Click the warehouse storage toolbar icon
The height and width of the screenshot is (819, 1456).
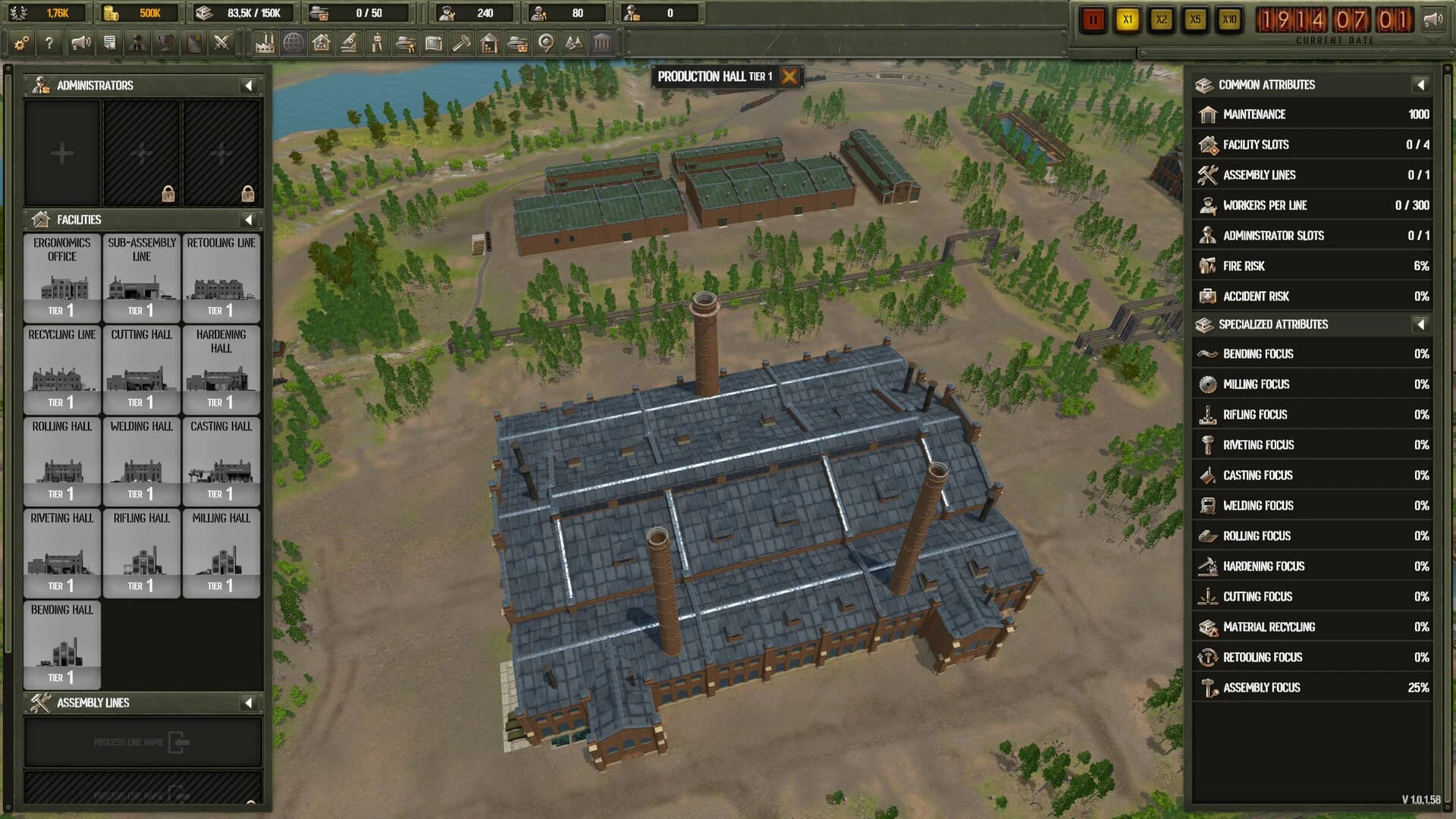[x=489, y=43]
